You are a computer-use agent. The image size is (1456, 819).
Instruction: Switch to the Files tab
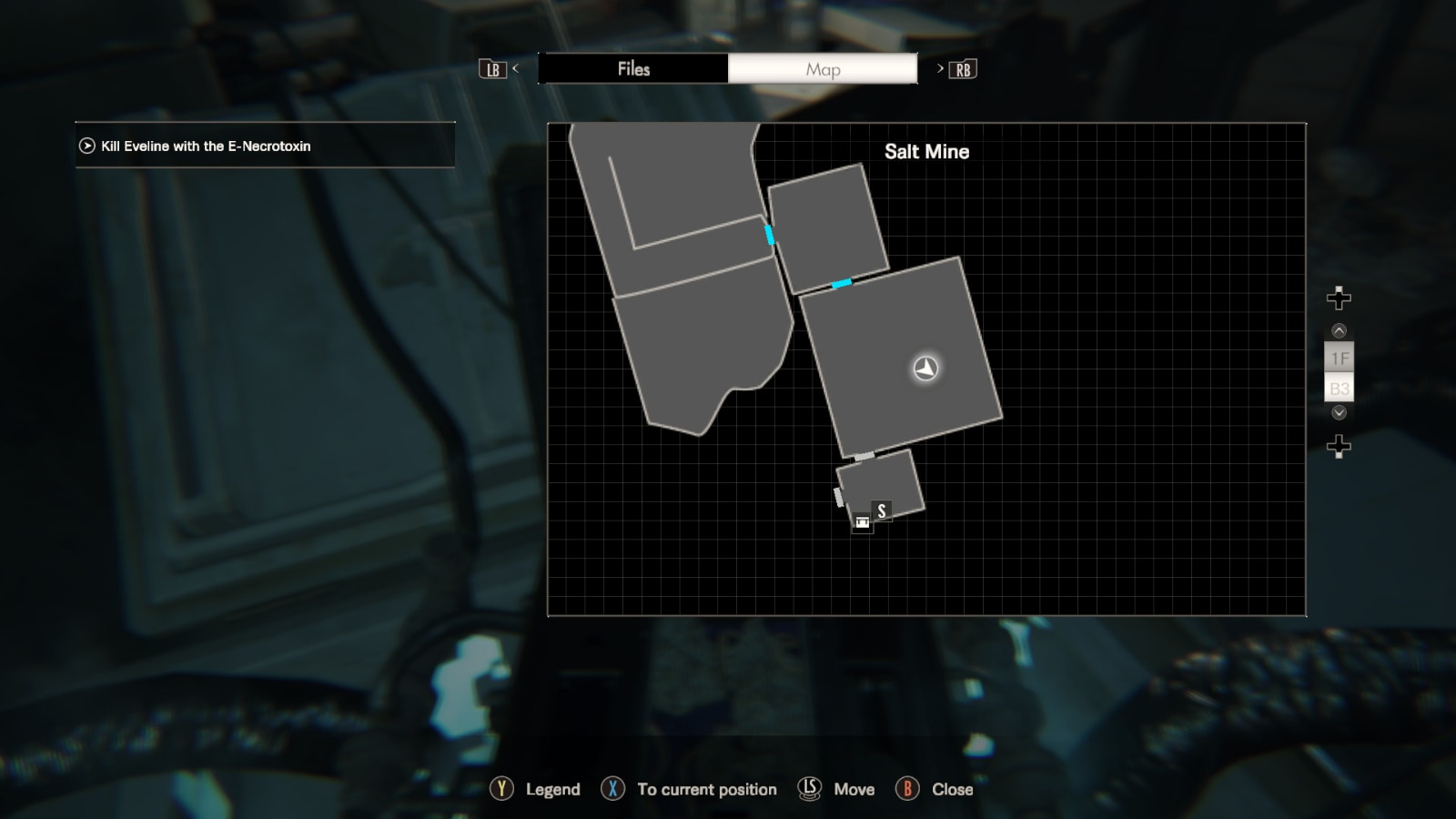[634, 68]
